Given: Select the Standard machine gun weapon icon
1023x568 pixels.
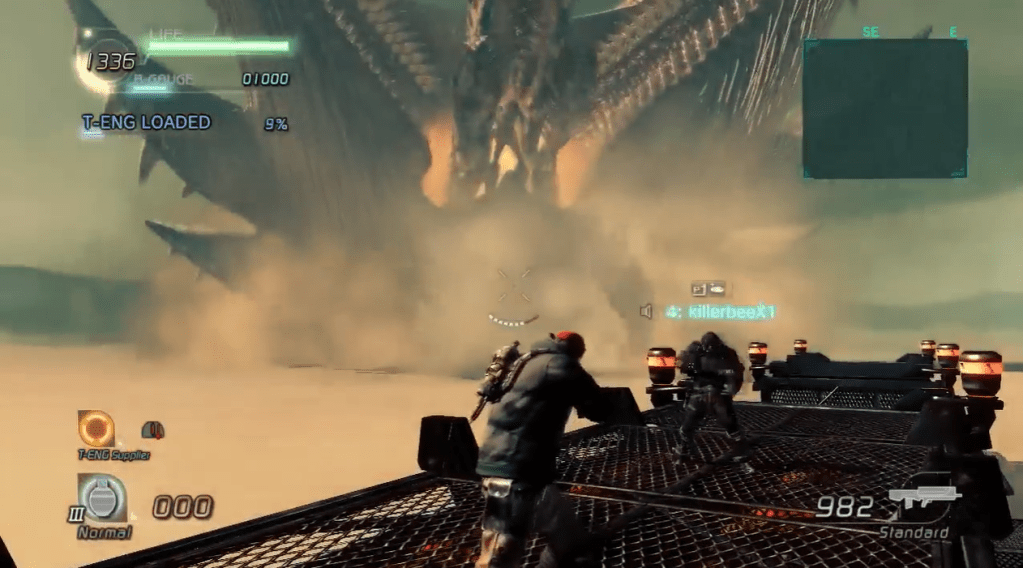Looking at the screenshot, I should [x=924, y=500].
